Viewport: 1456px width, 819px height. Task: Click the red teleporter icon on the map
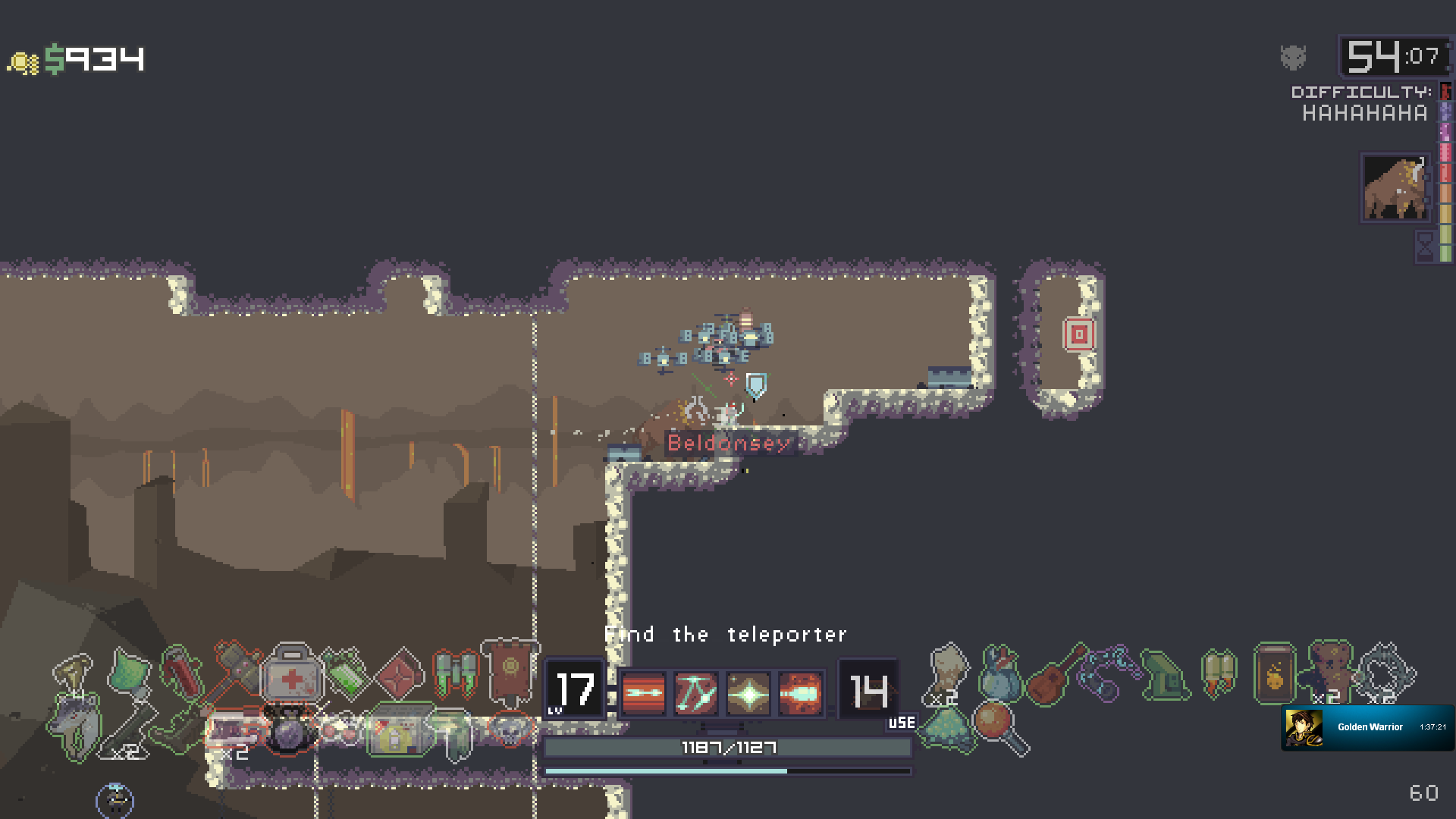tap(1080, 334)
